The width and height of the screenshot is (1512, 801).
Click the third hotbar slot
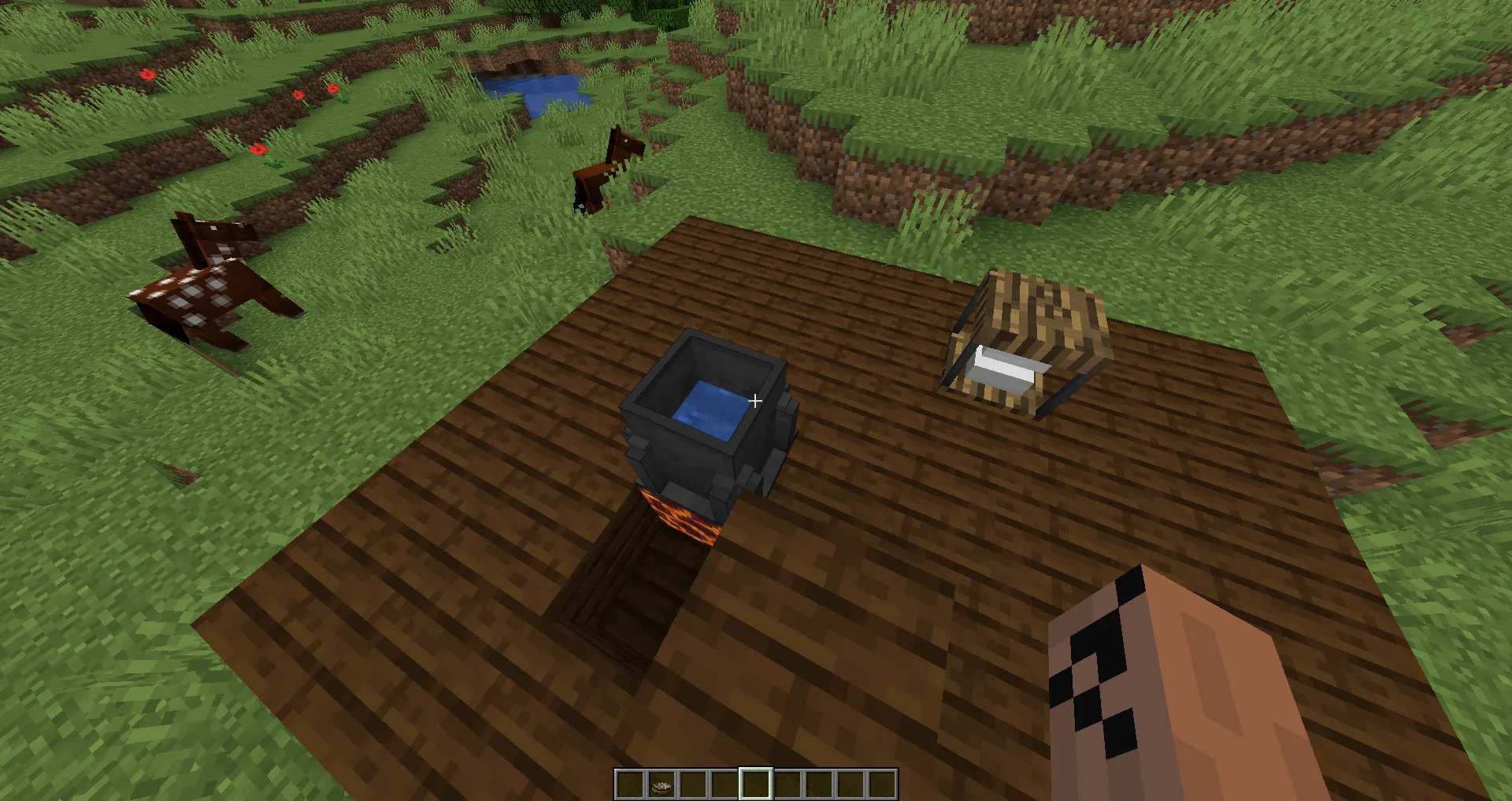(x=693, y=784)
